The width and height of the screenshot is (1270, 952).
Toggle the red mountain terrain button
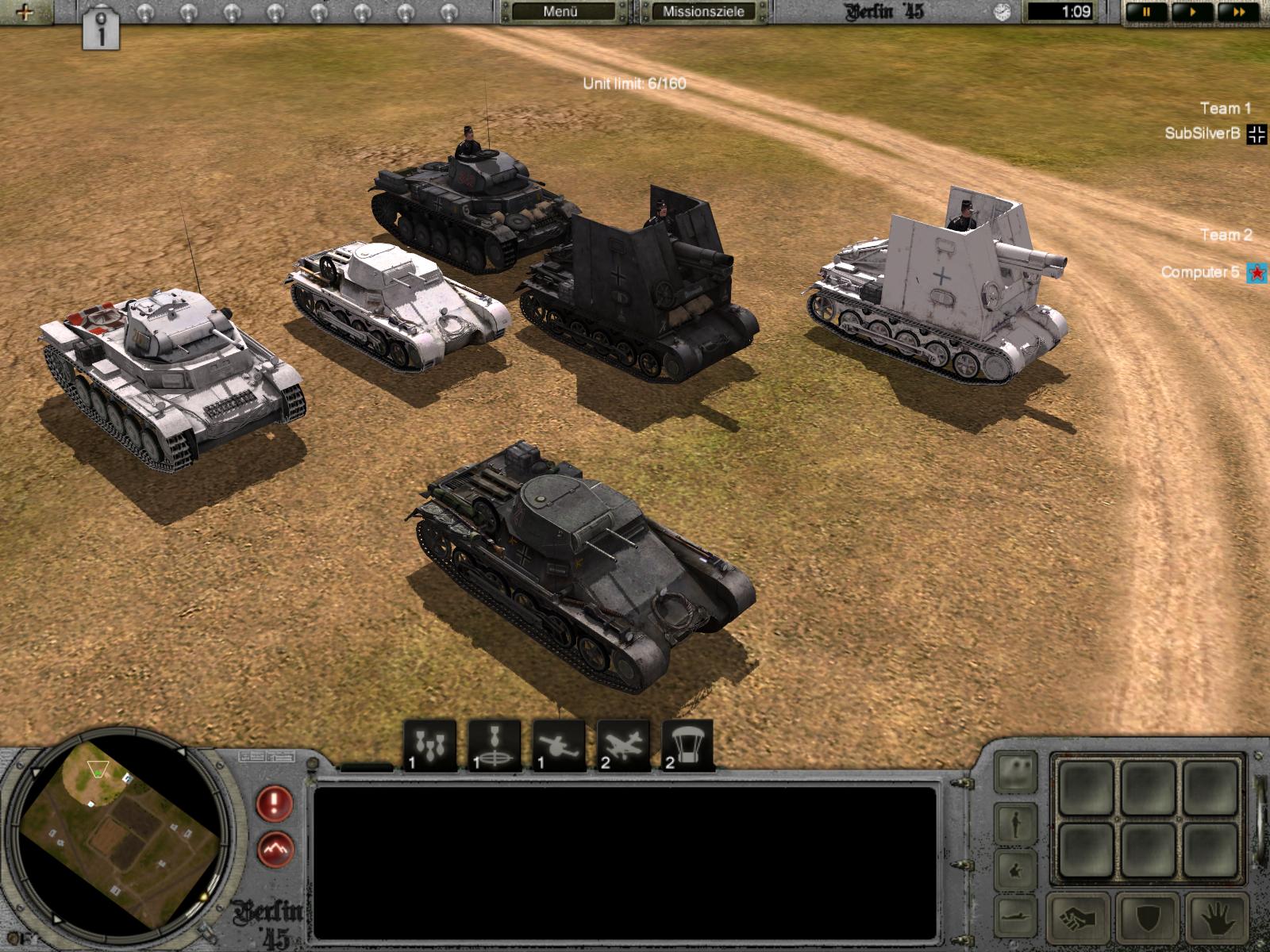coord(275,850)
